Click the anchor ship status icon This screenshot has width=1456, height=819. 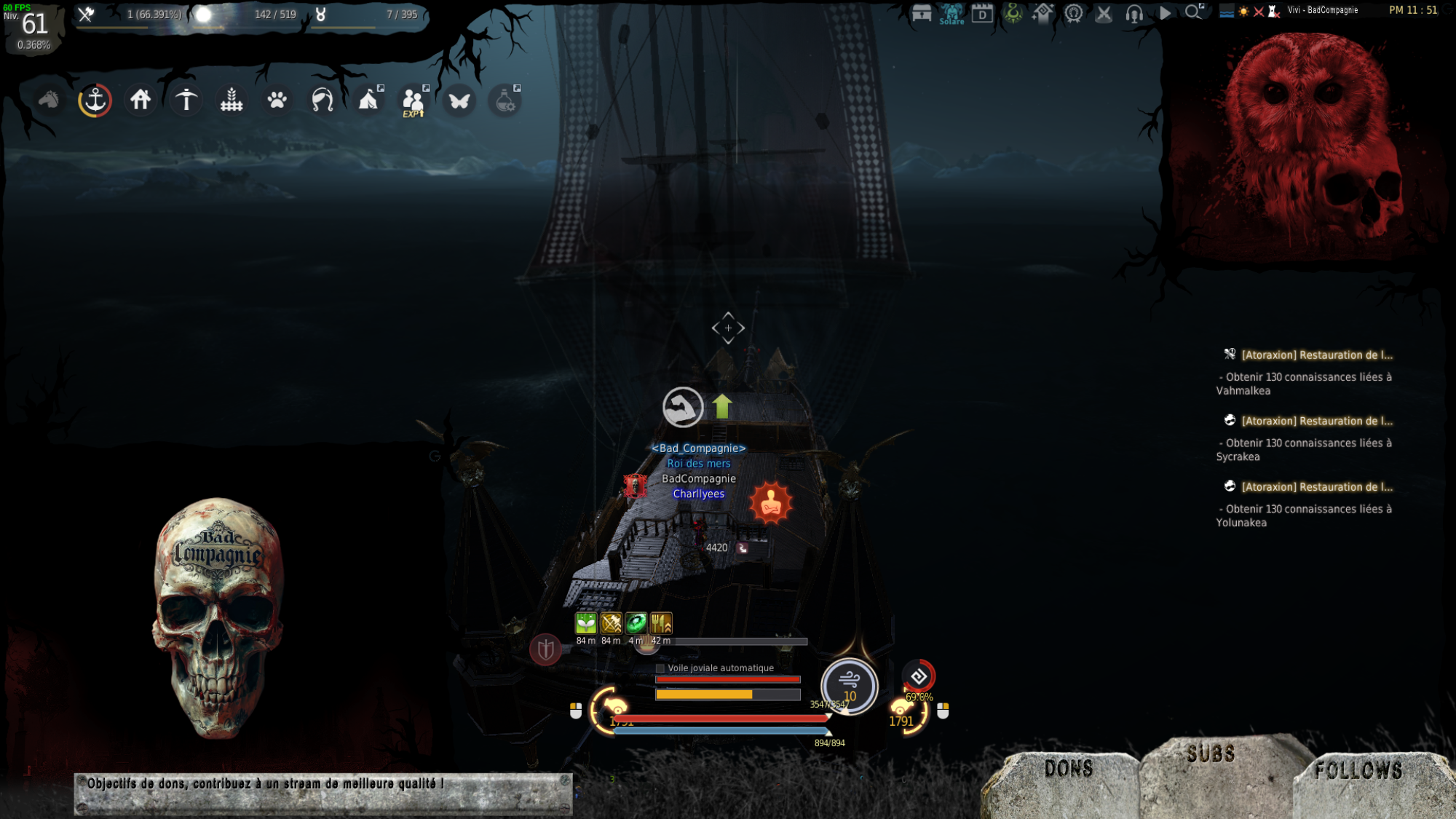pos(95,100)
